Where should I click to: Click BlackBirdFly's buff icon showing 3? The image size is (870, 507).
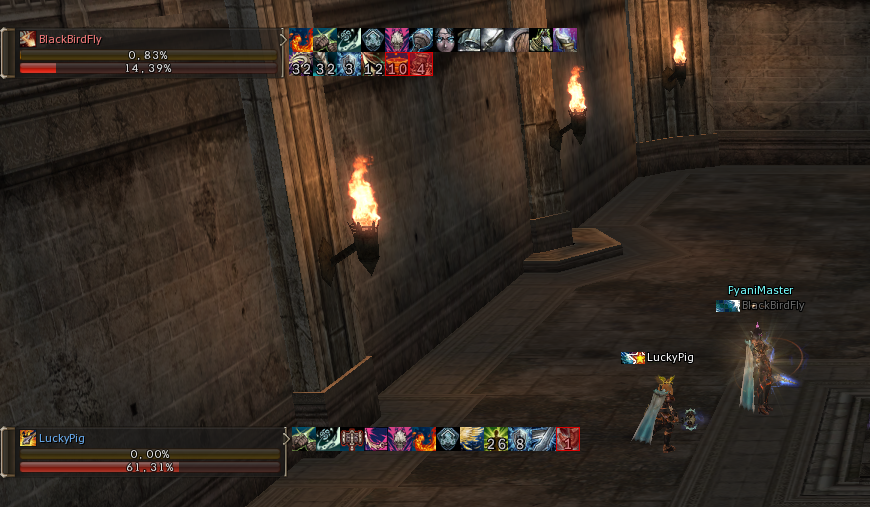[349, 65]
